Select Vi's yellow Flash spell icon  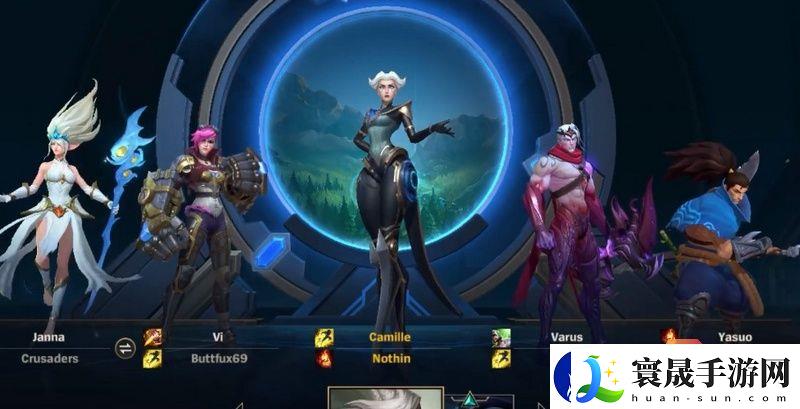point(152,358)
